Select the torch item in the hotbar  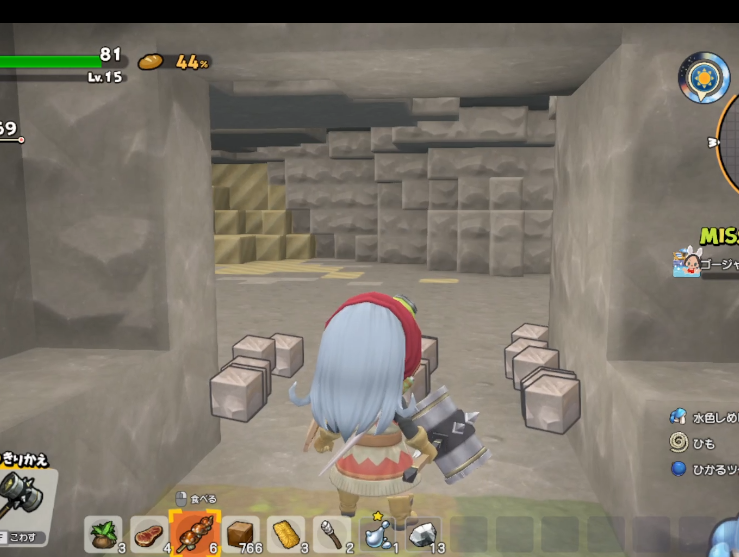(x=331, y=533)
